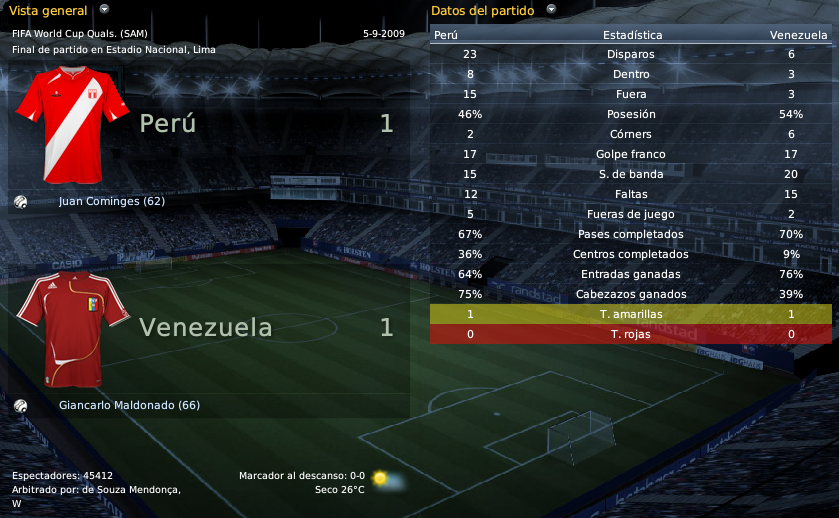This screenshot has width=839, height=518.
Task: Click the Venezuela burgundy kit
Action: pos(73,328)
